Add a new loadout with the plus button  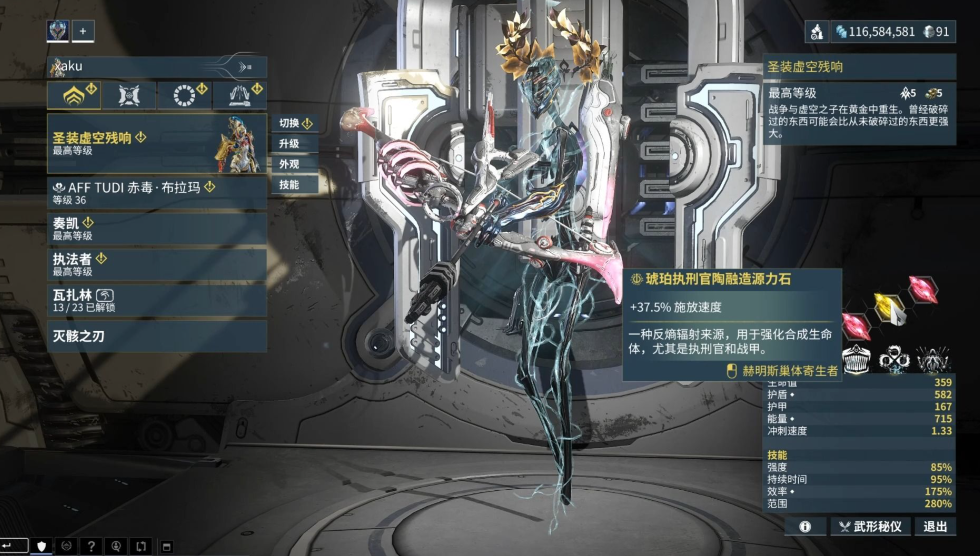pyautogui.click(x=83, y=31)
